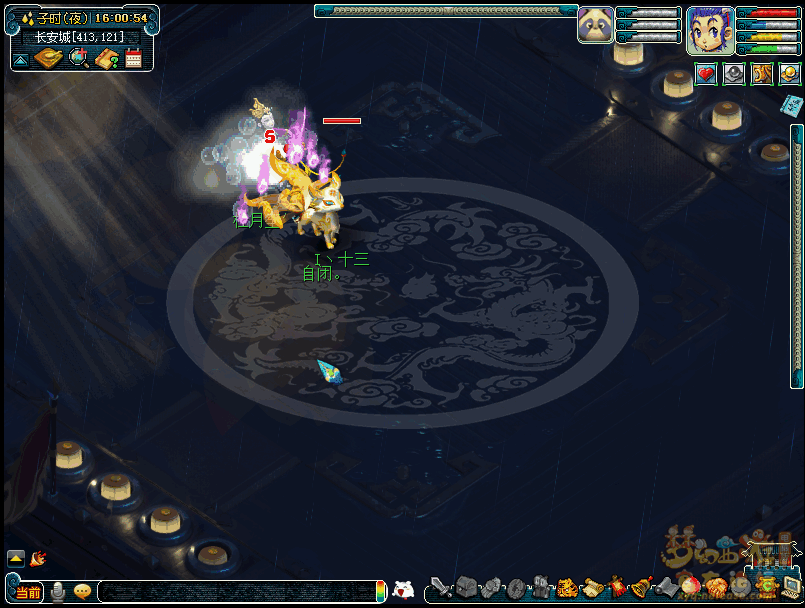Open the computer system menu icon
Screen dimensions: 805x608
pyautogui.click(x=791, y=588)
